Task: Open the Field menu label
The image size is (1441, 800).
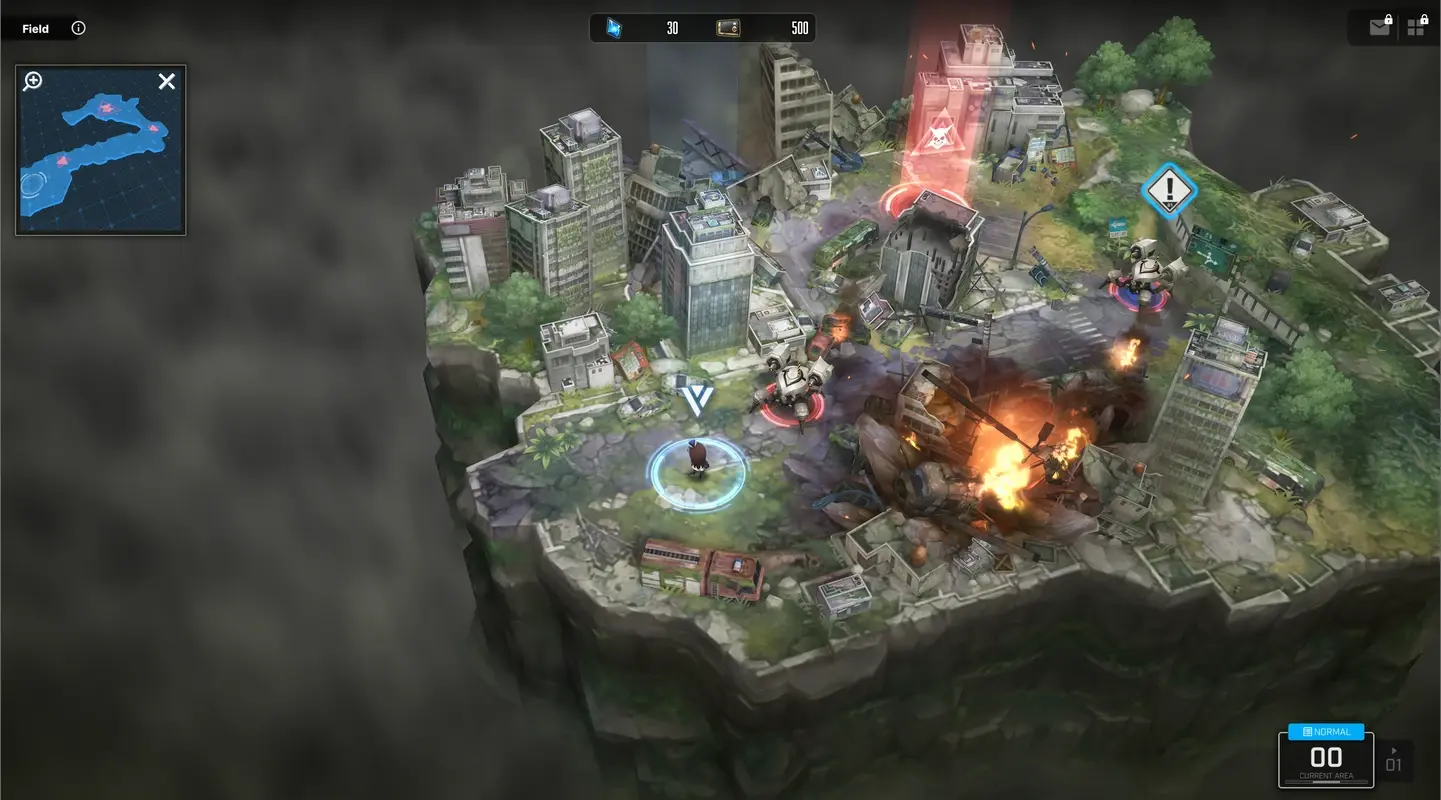Action: [x=35, y=28]
